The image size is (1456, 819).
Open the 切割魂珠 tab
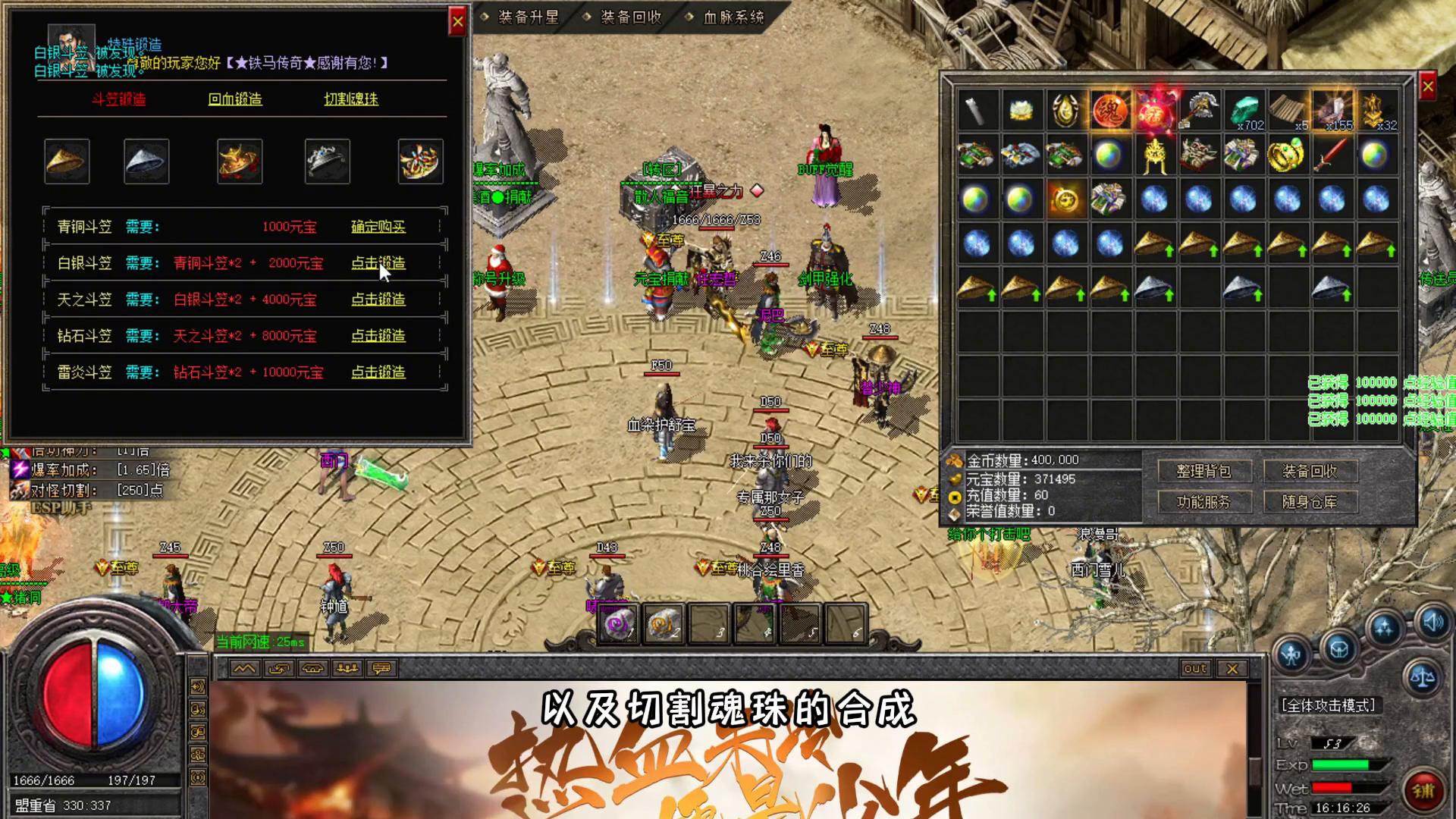pos(351,99)
